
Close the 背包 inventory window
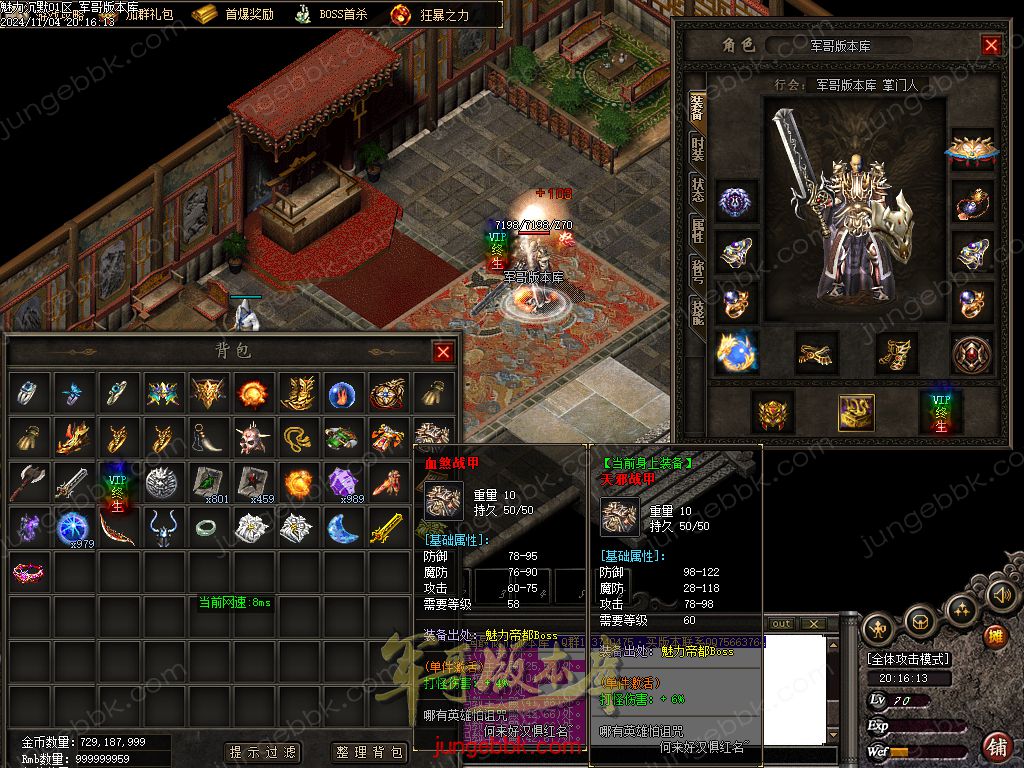click(443, 352)
